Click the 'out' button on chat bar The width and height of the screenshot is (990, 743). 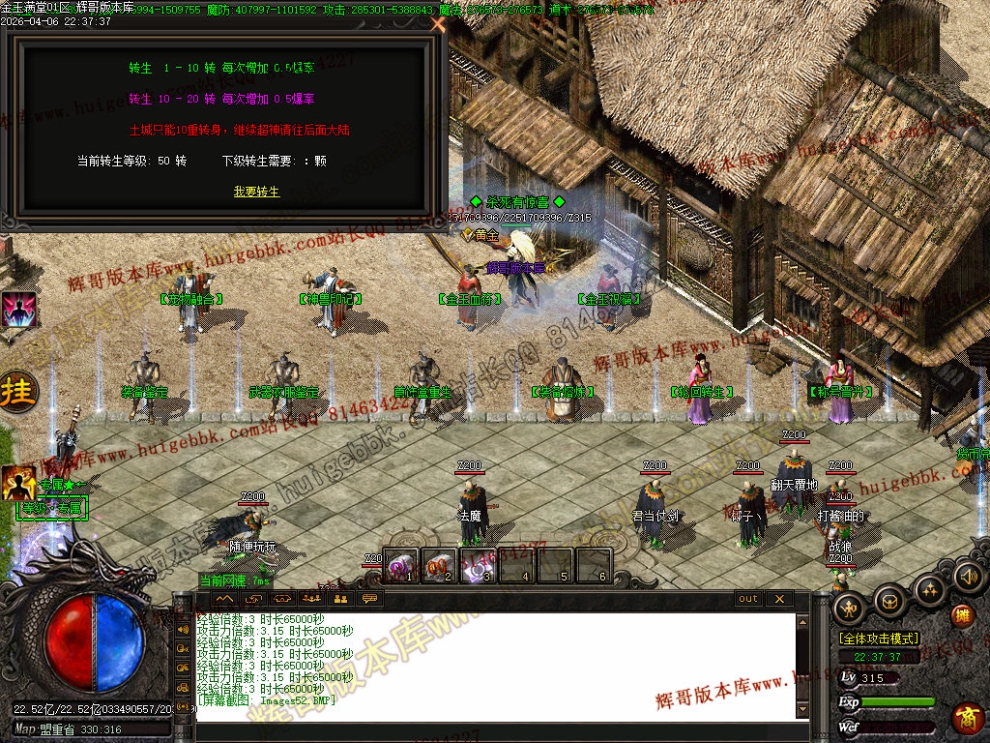pos(748,599)
